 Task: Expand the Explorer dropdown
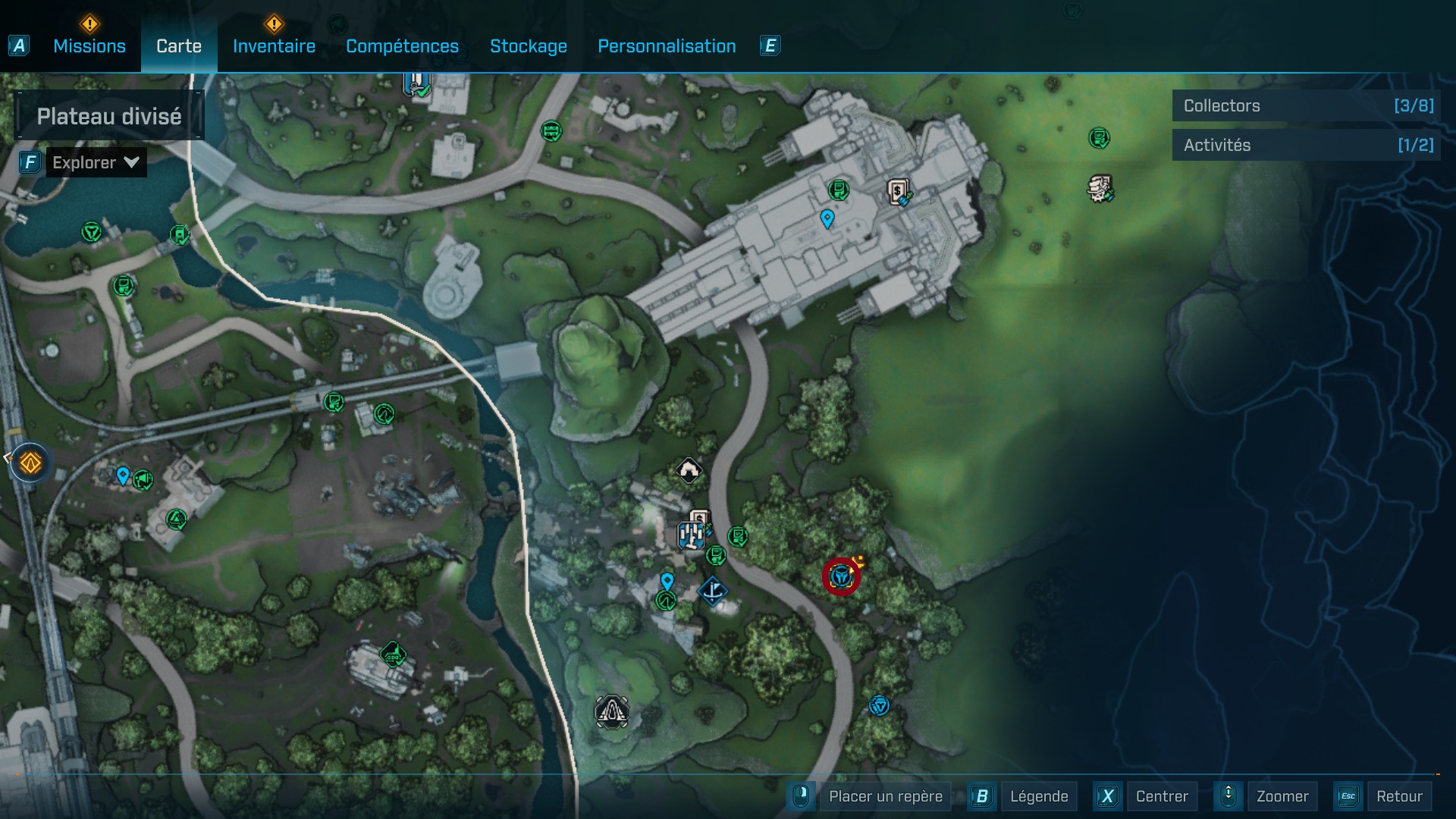[x=96, y=162]
